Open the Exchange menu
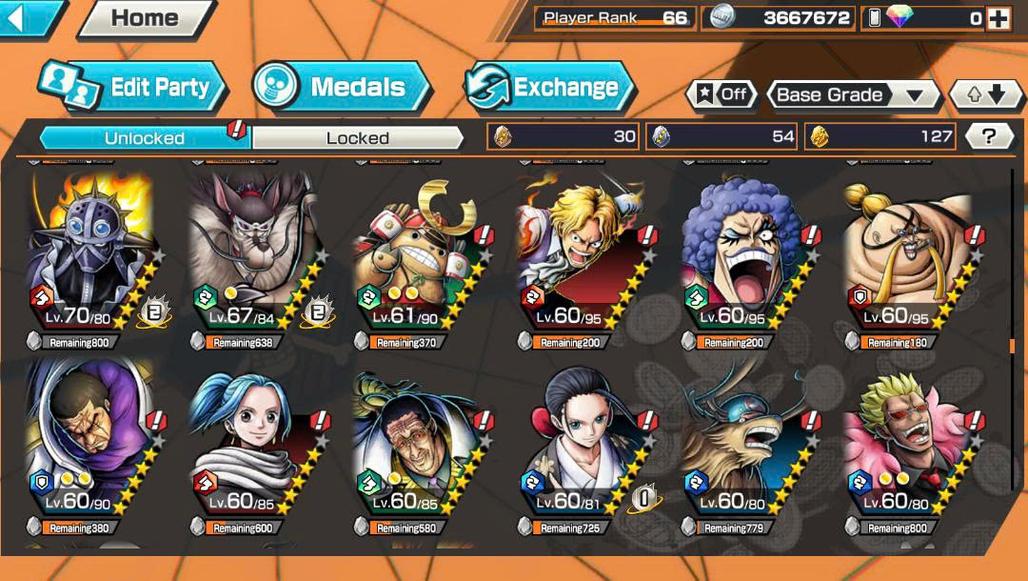1028x581 pixels. pyautogui.click(x=550, y=87)
